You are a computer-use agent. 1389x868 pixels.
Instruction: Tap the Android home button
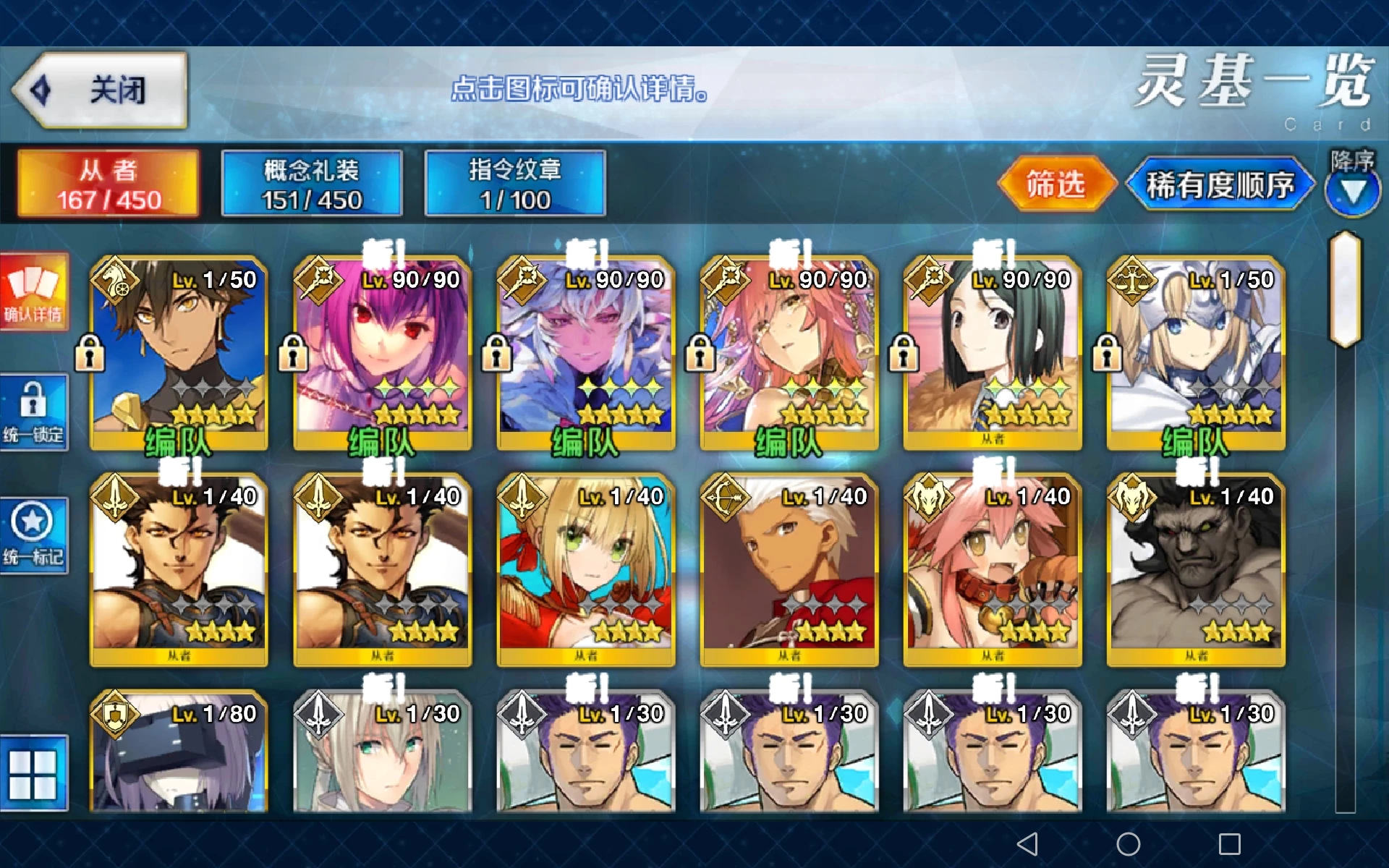(1128, 843)
